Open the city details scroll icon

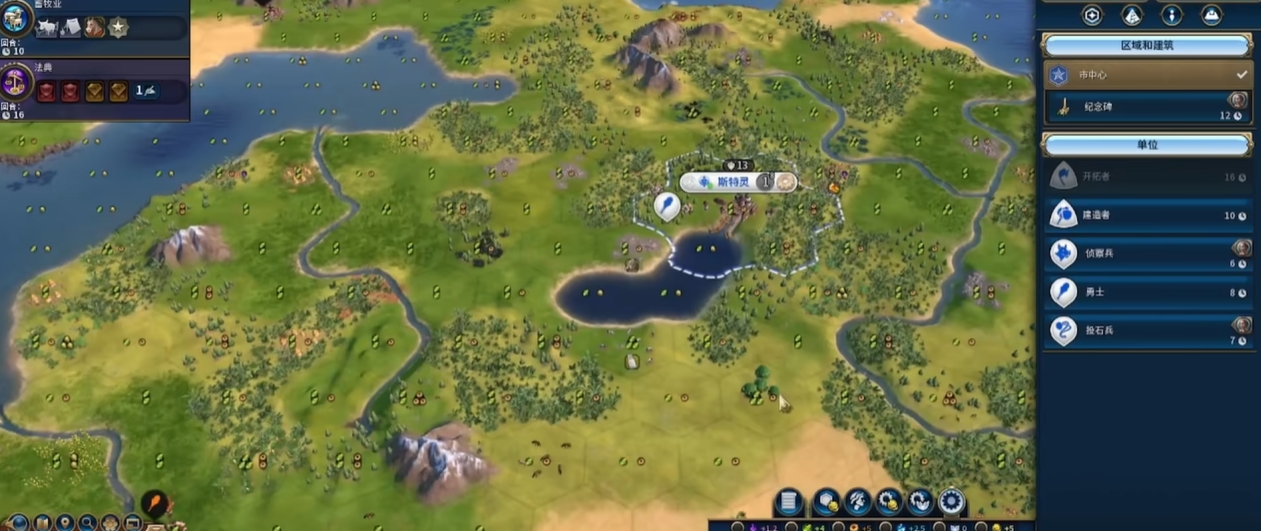[789, 502]
